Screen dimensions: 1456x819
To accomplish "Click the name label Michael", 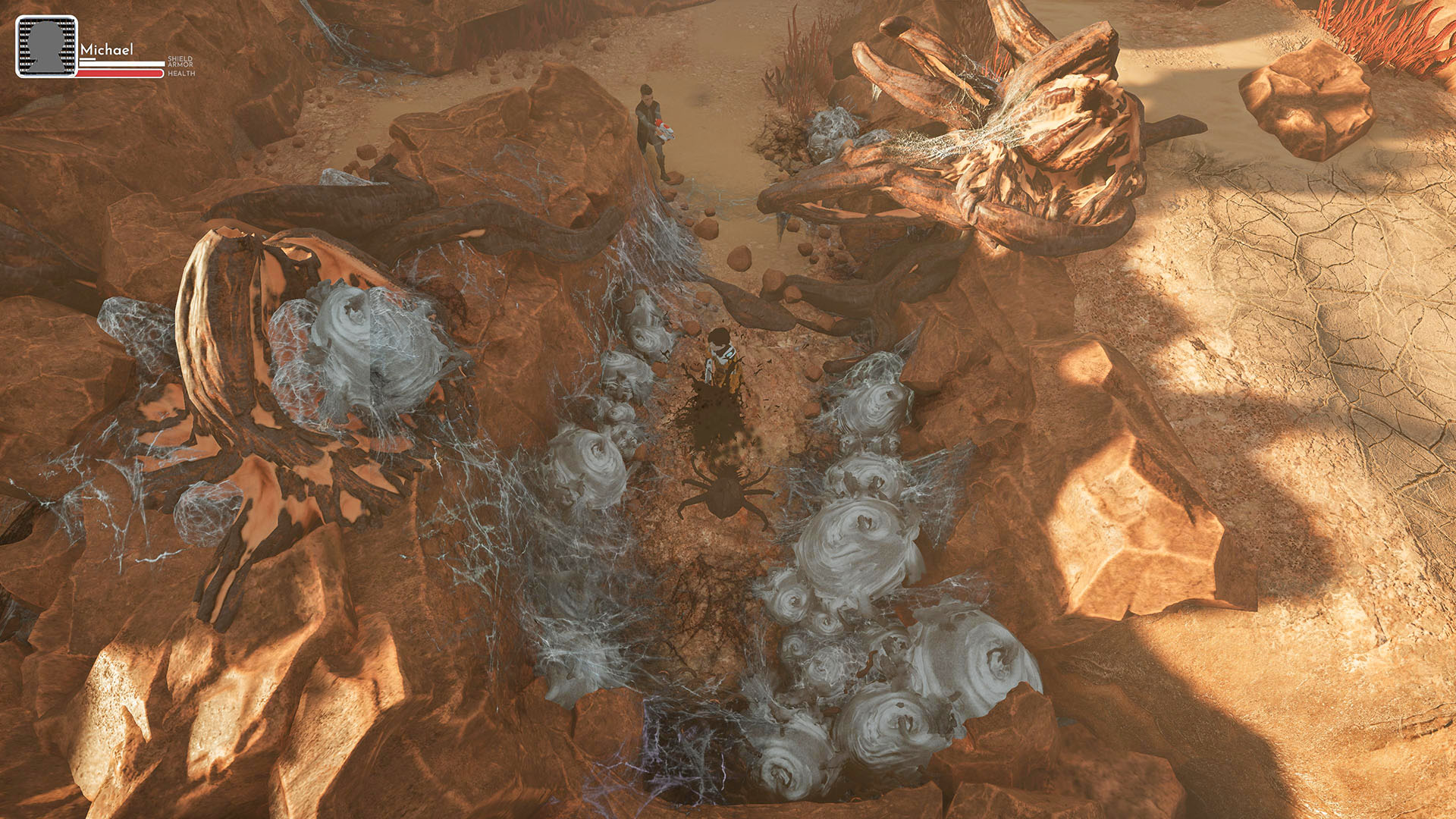I will [107, 49].
